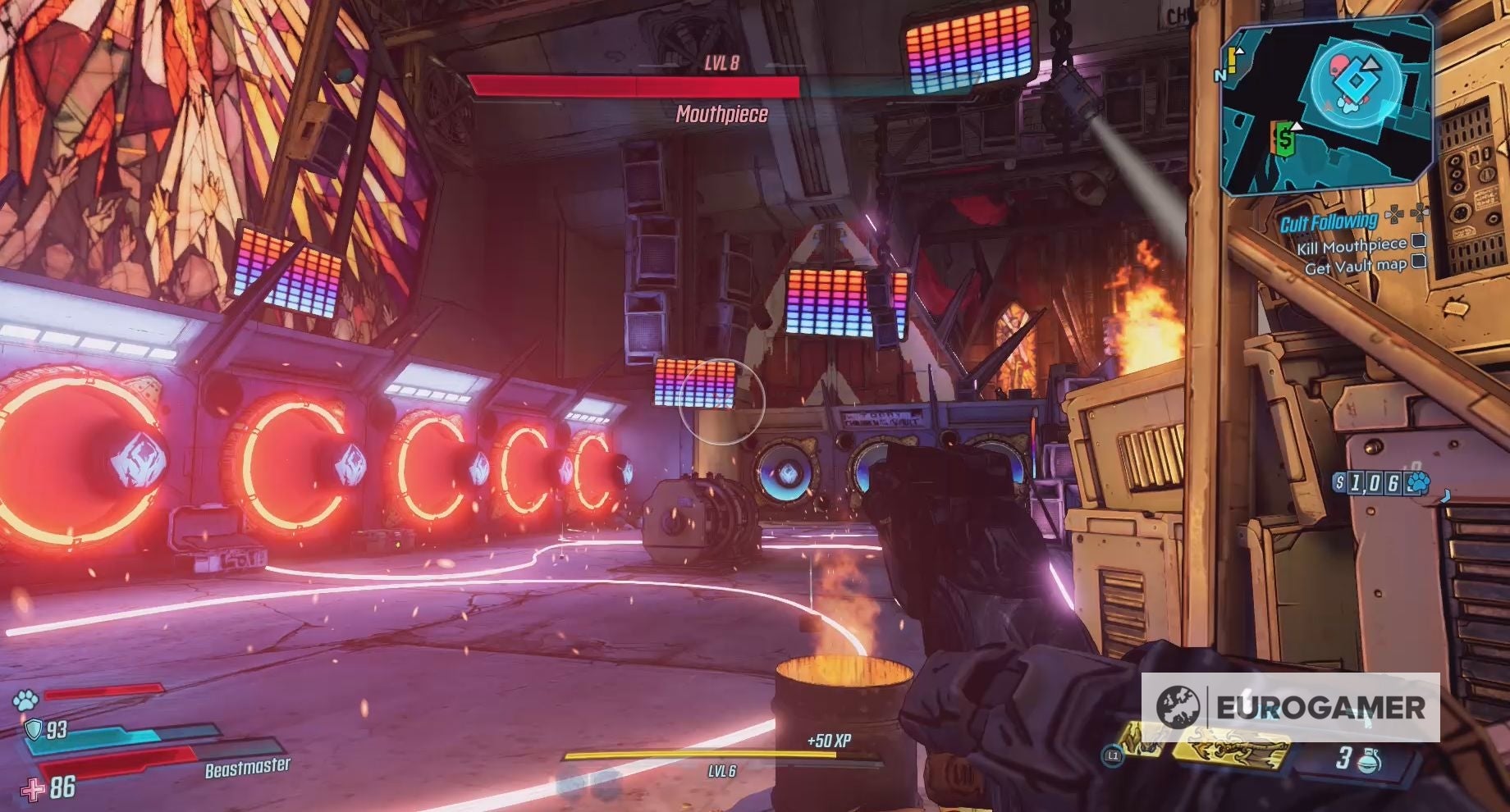This screenshot has width=1510, height=812.
Task: Click the green dollar vendor marker on the minimap
Action: (1284, 139)
